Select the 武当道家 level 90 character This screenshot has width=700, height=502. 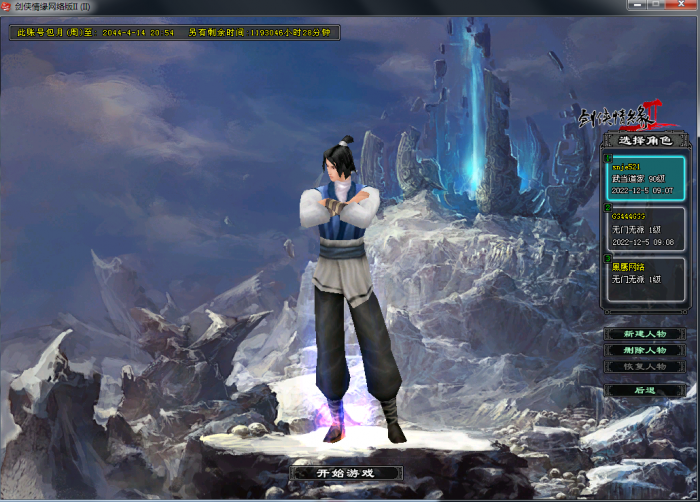click(x=643, y=179)
